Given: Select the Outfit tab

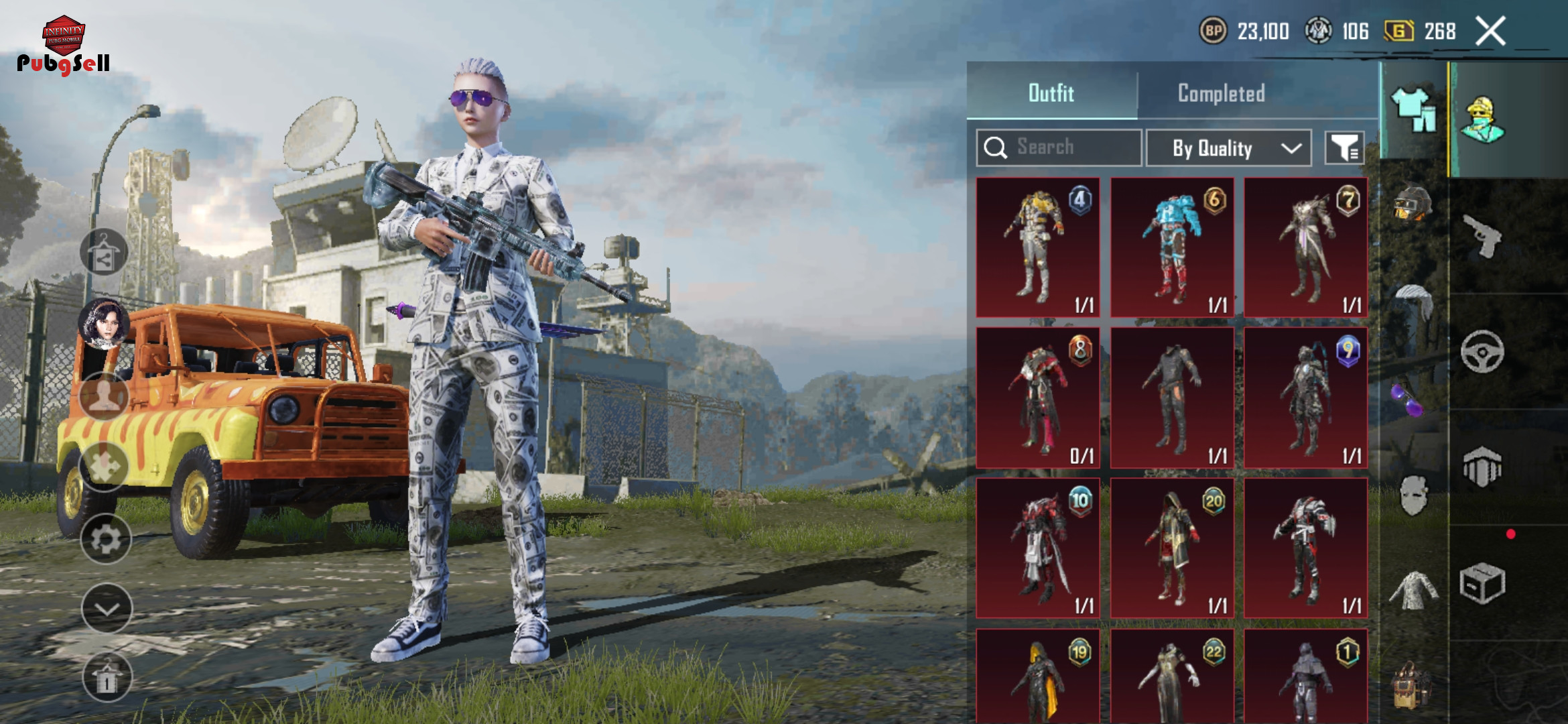Looking at the screenshot, I should coord(1051,93).
